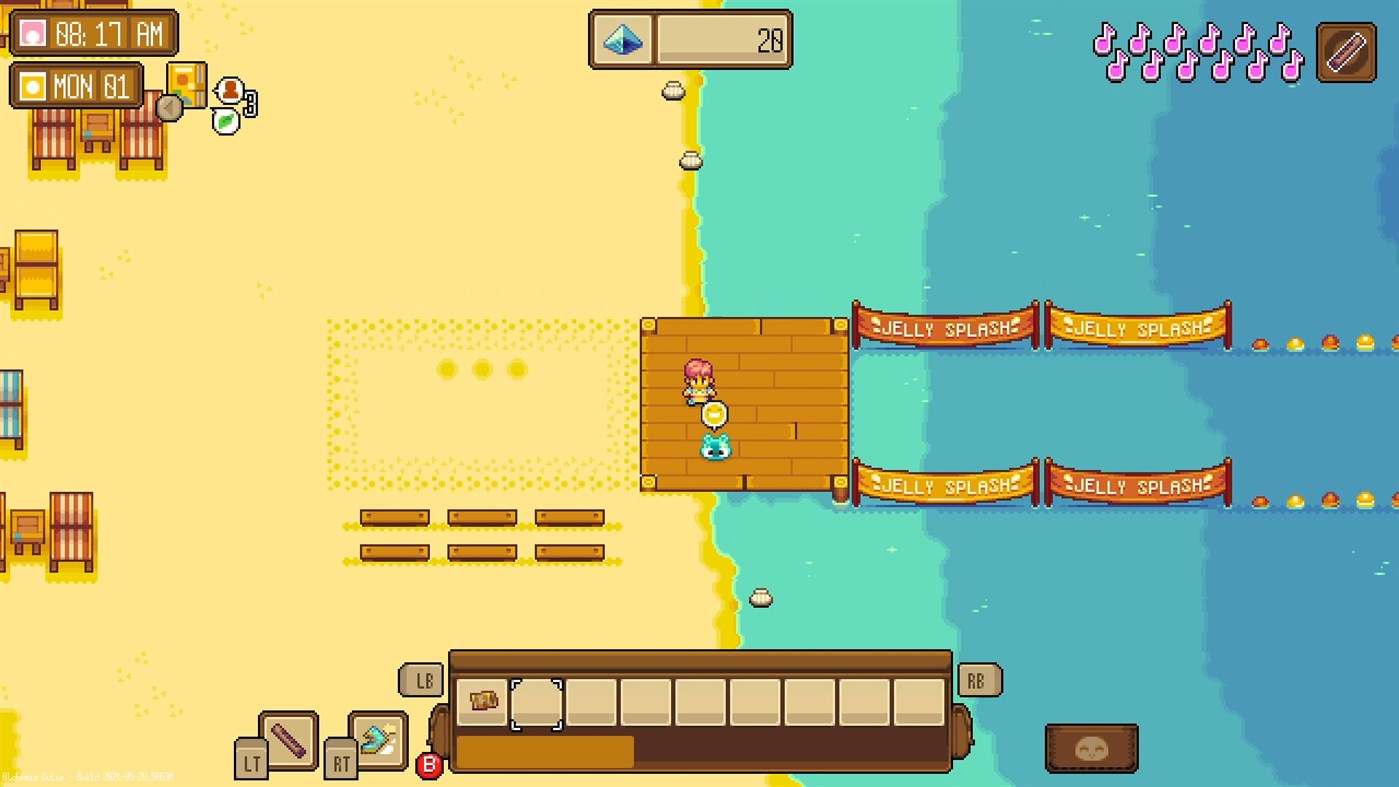Click the crystal gem icon on the currency counter

click(x=621, y=39)
